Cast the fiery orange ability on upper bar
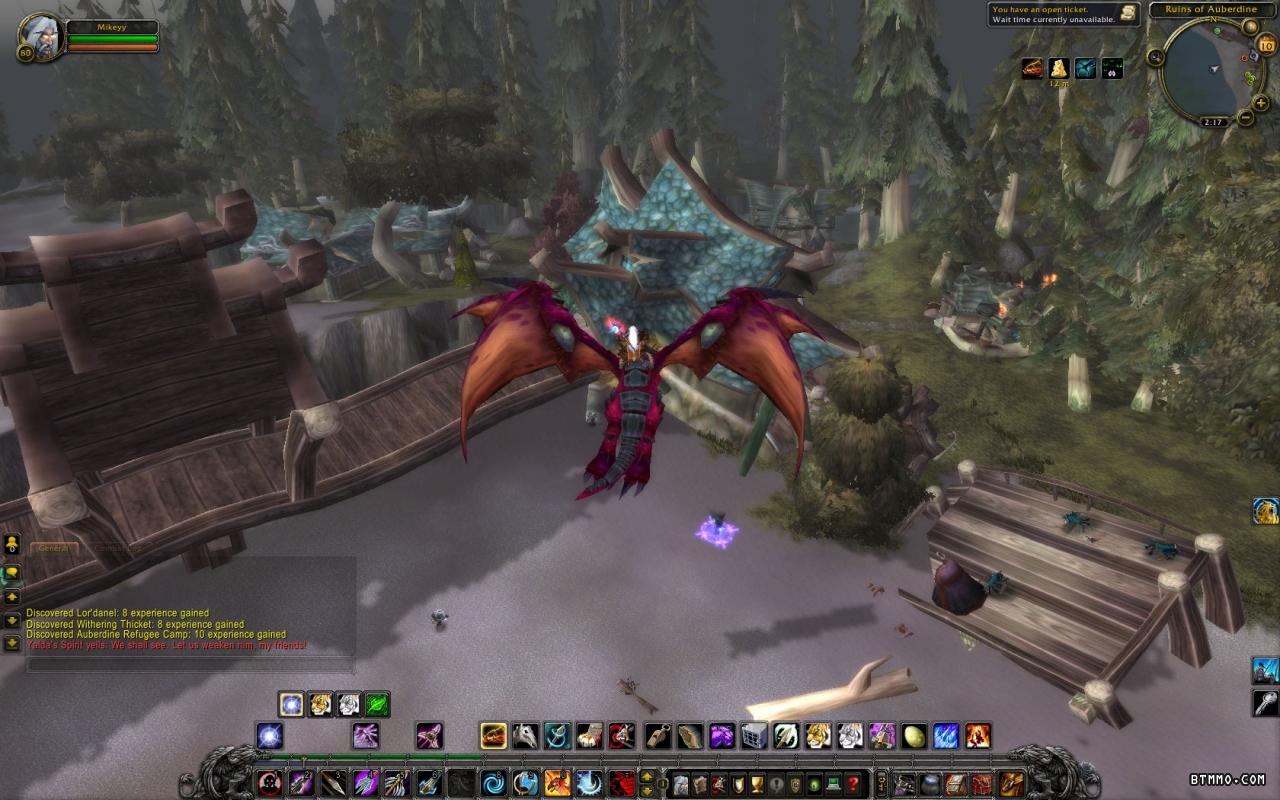Screen dimensions: 1280x800 978,736
